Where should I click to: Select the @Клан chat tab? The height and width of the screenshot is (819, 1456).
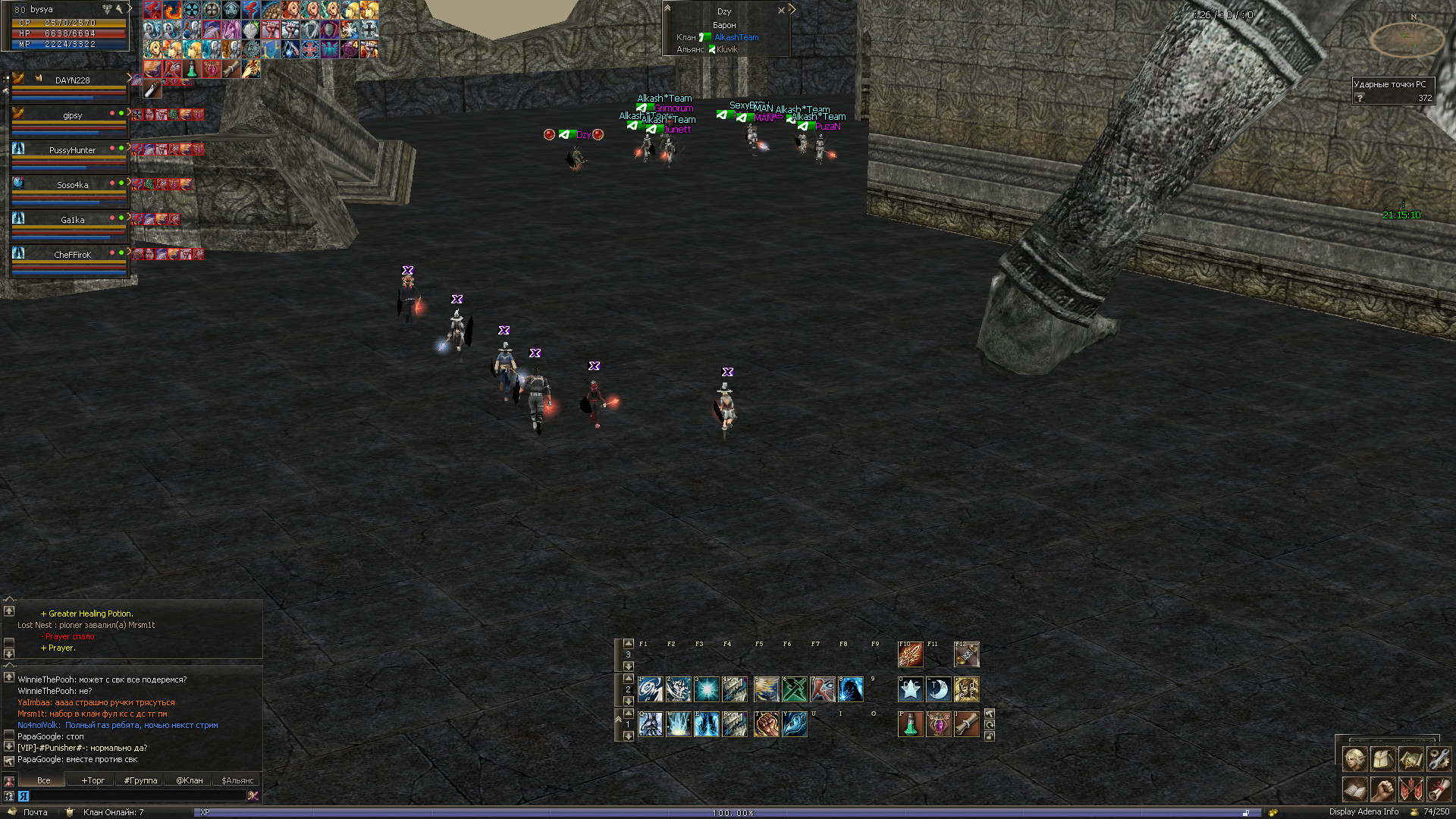(x=189, y=780)
